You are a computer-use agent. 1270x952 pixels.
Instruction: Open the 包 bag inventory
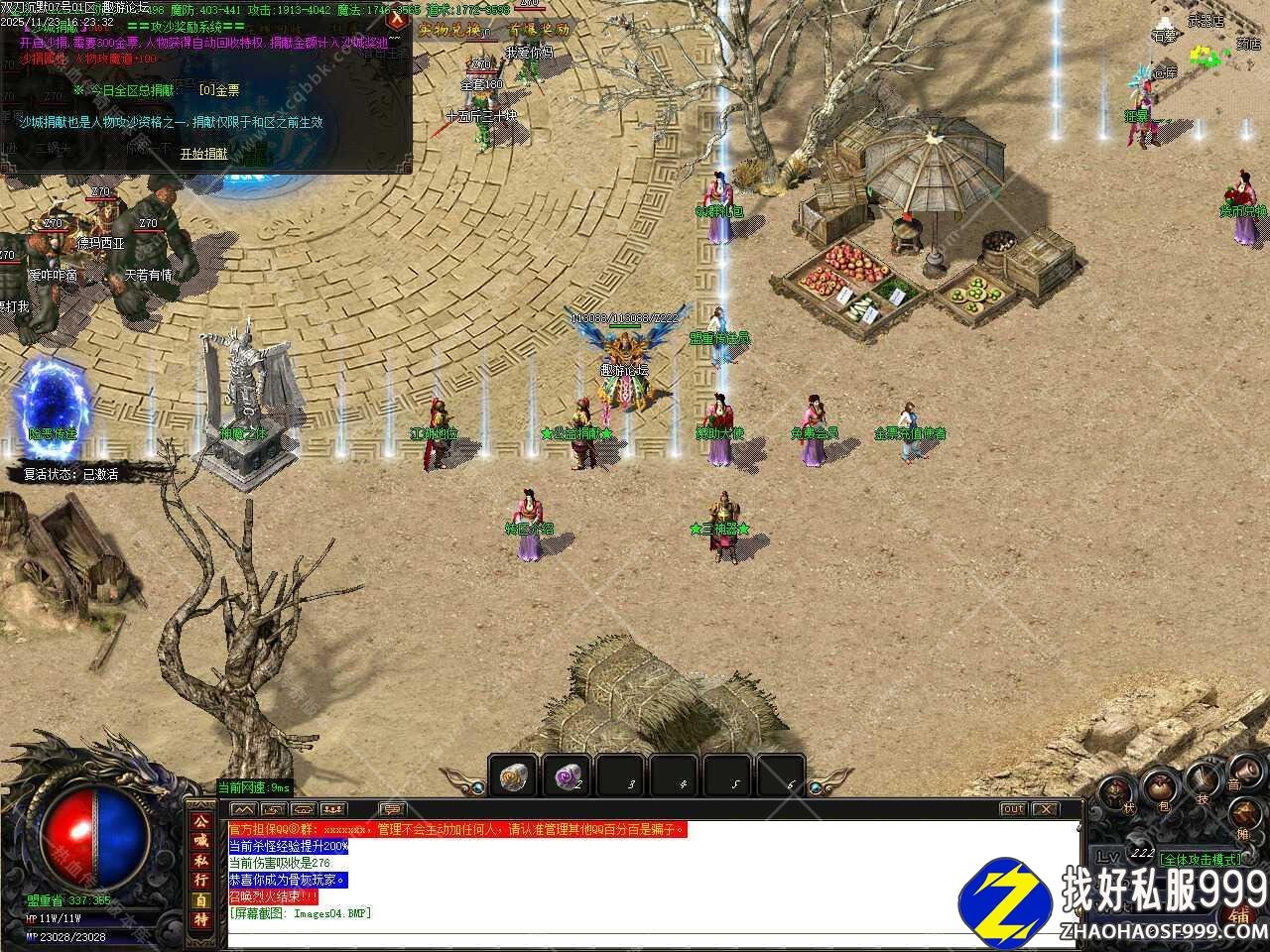(x=1158, y=790)
